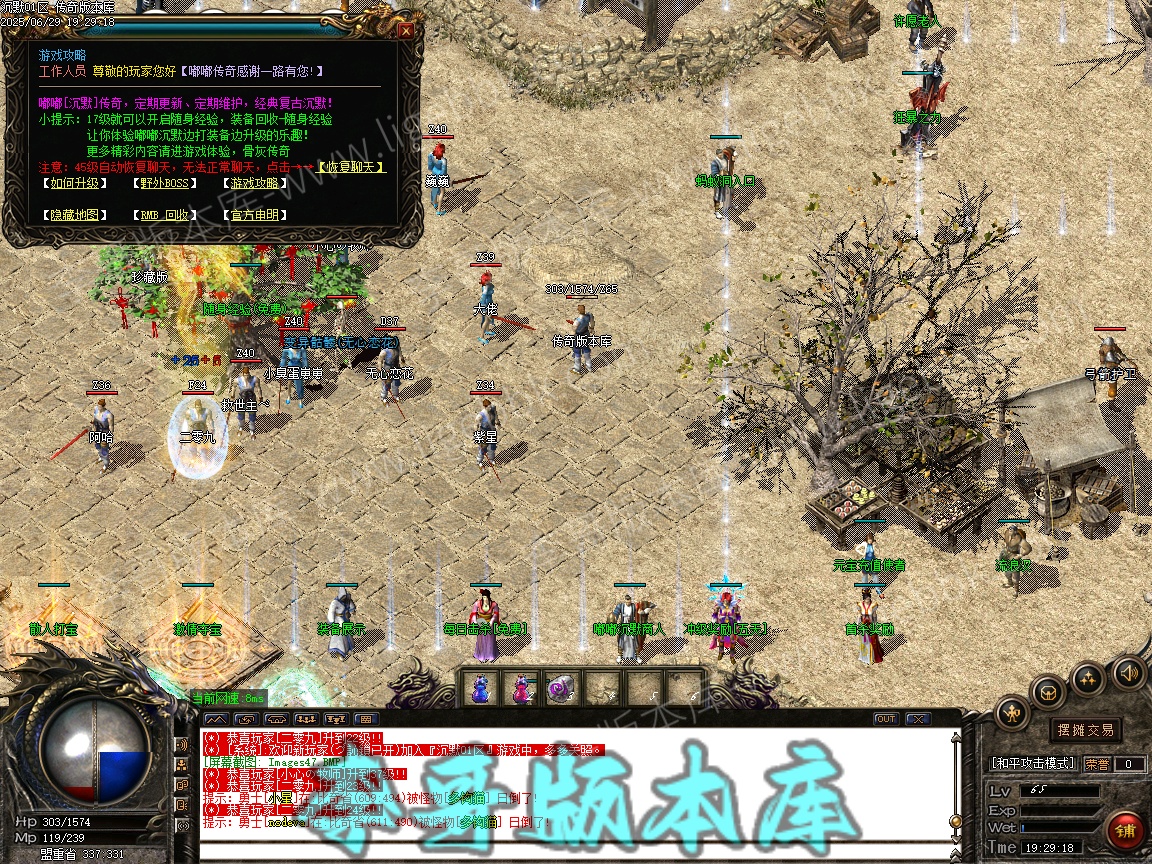Open the 如何升级 leveling guide link

click(76, 183)
